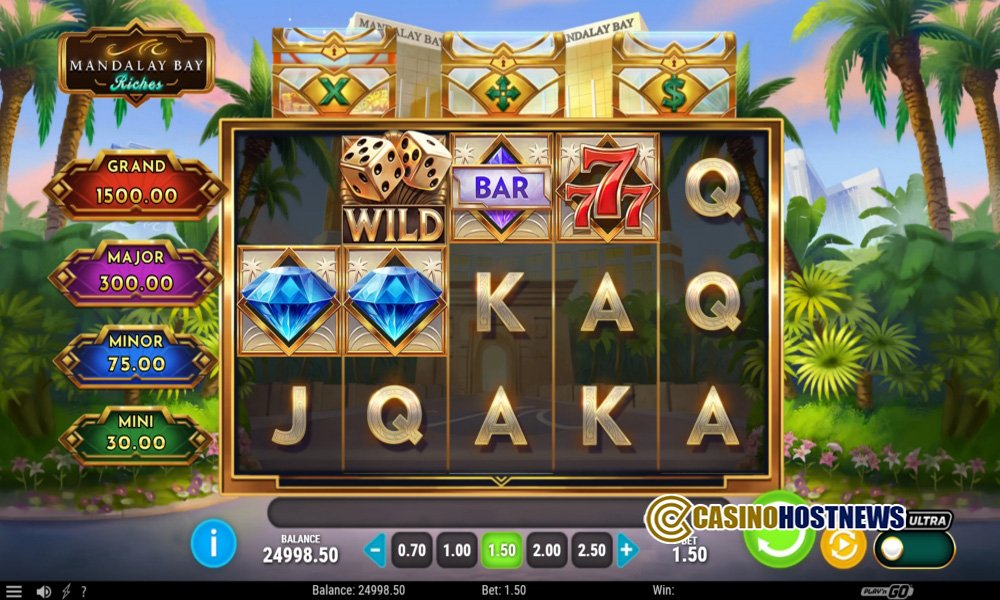The height and width of the screenshot is (600, 1000).
Task: Decrease the bet with the minus arrow
Action: tap(374, 549)
